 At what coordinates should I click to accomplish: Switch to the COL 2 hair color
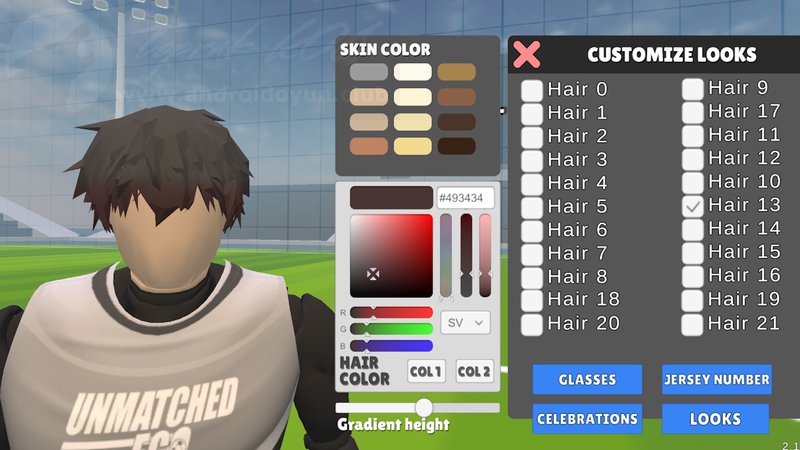click(474, 372)
